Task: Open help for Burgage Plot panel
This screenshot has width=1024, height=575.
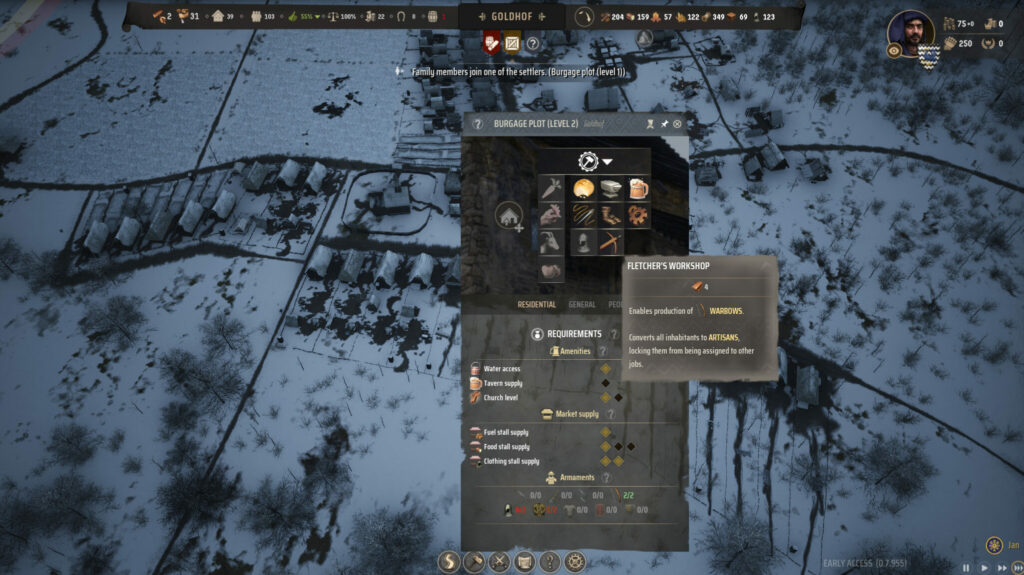Action: click(478, 124)
